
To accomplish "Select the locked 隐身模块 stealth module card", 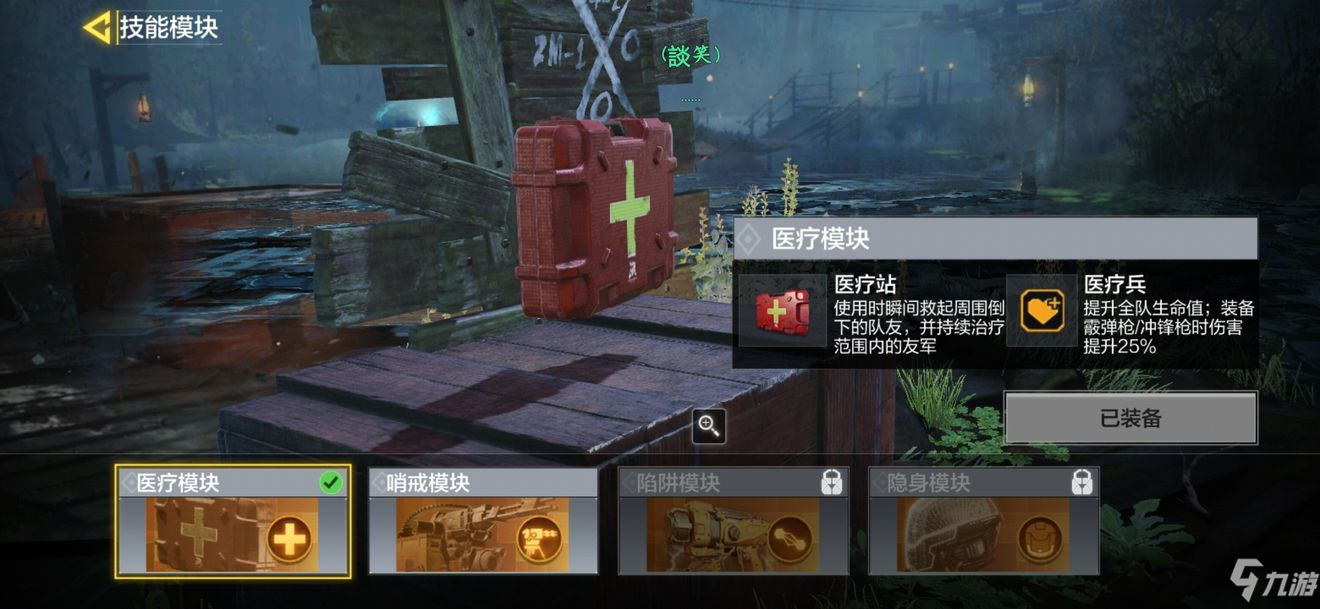I will tap(983, 521).
